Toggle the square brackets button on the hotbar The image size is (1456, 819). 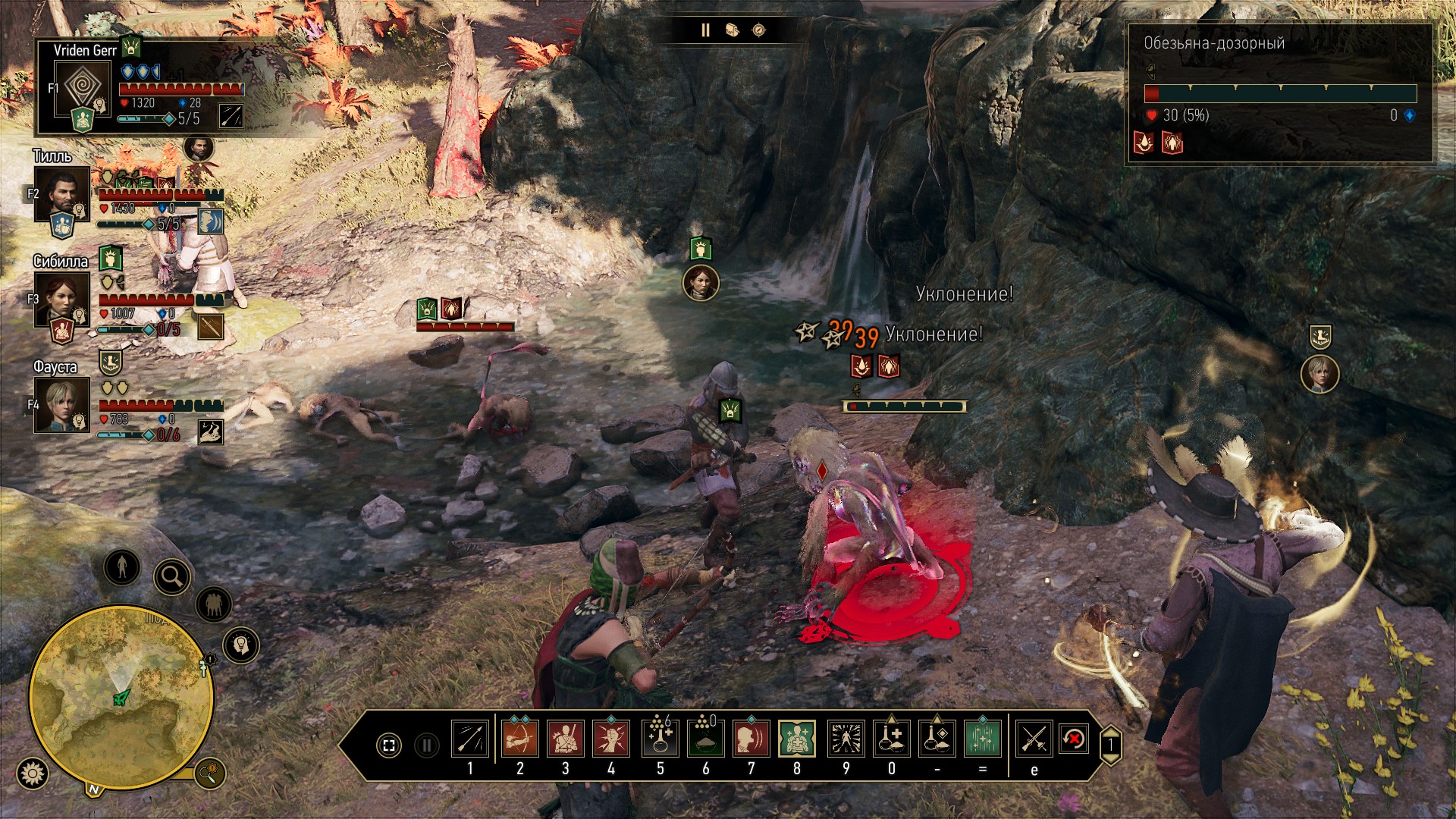[389, 745]
